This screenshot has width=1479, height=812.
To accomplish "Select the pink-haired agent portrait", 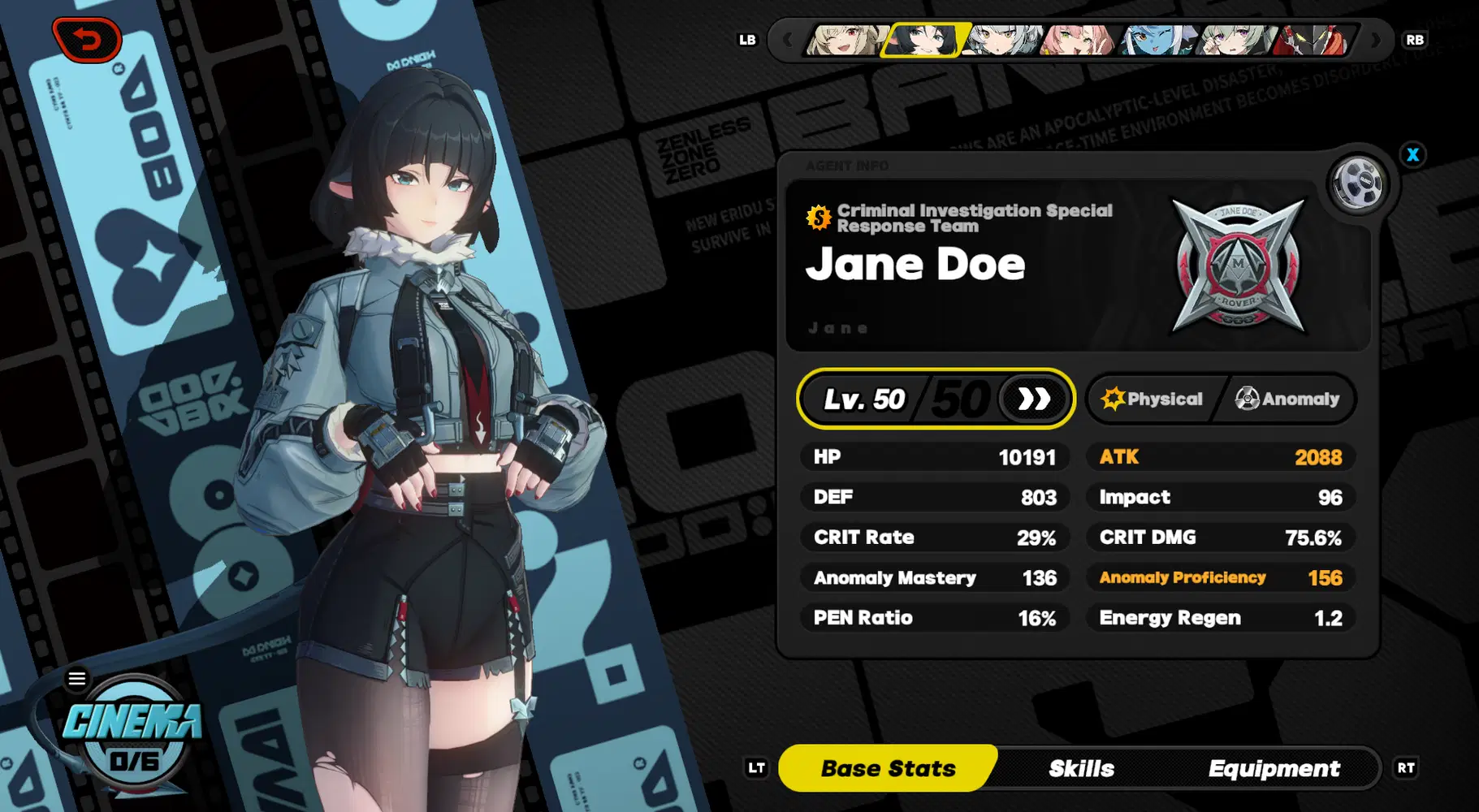I will point(1072,39).
